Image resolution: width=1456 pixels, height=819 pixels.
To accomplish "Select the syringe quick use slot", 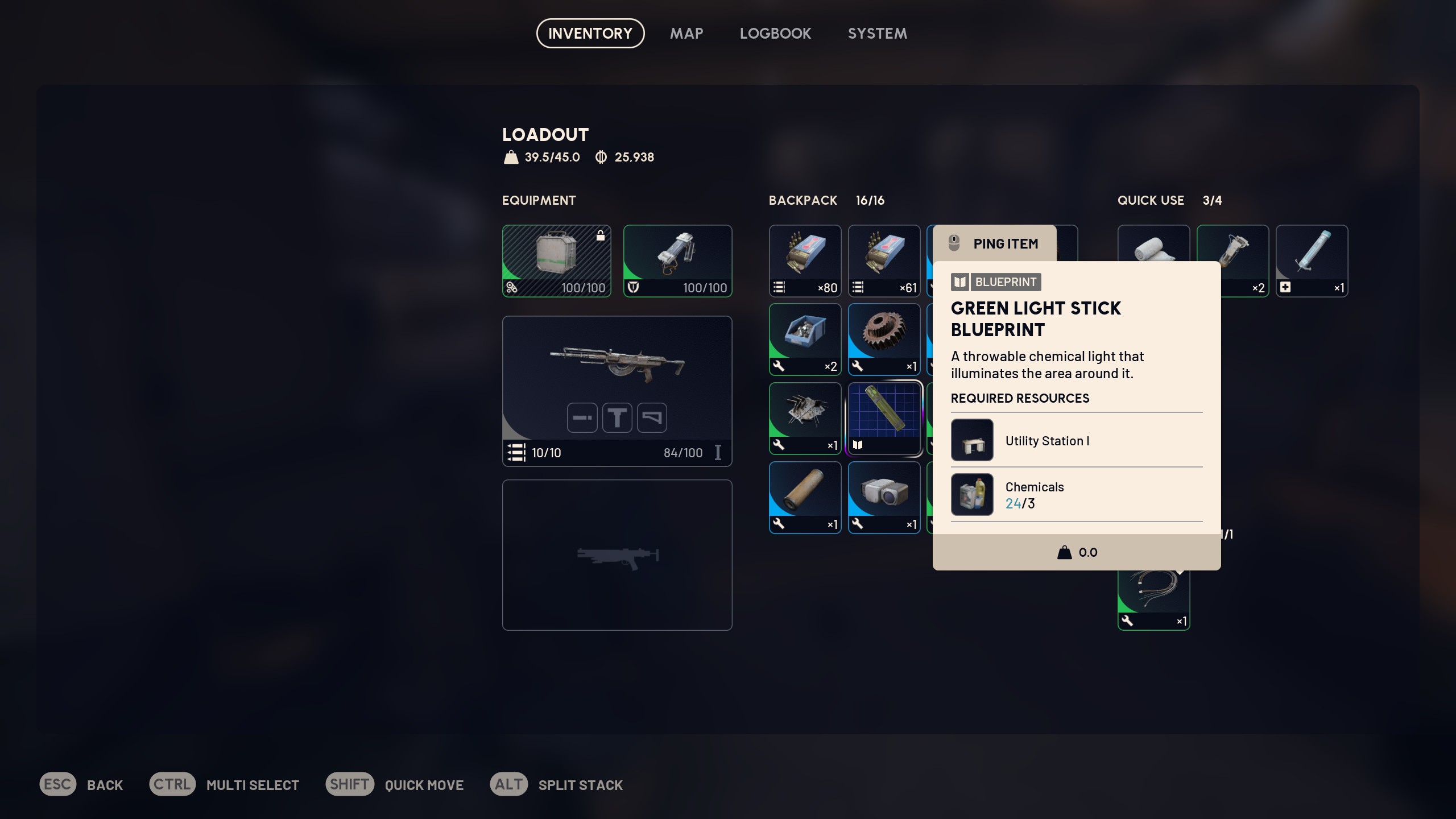I will click(1312, 260).
